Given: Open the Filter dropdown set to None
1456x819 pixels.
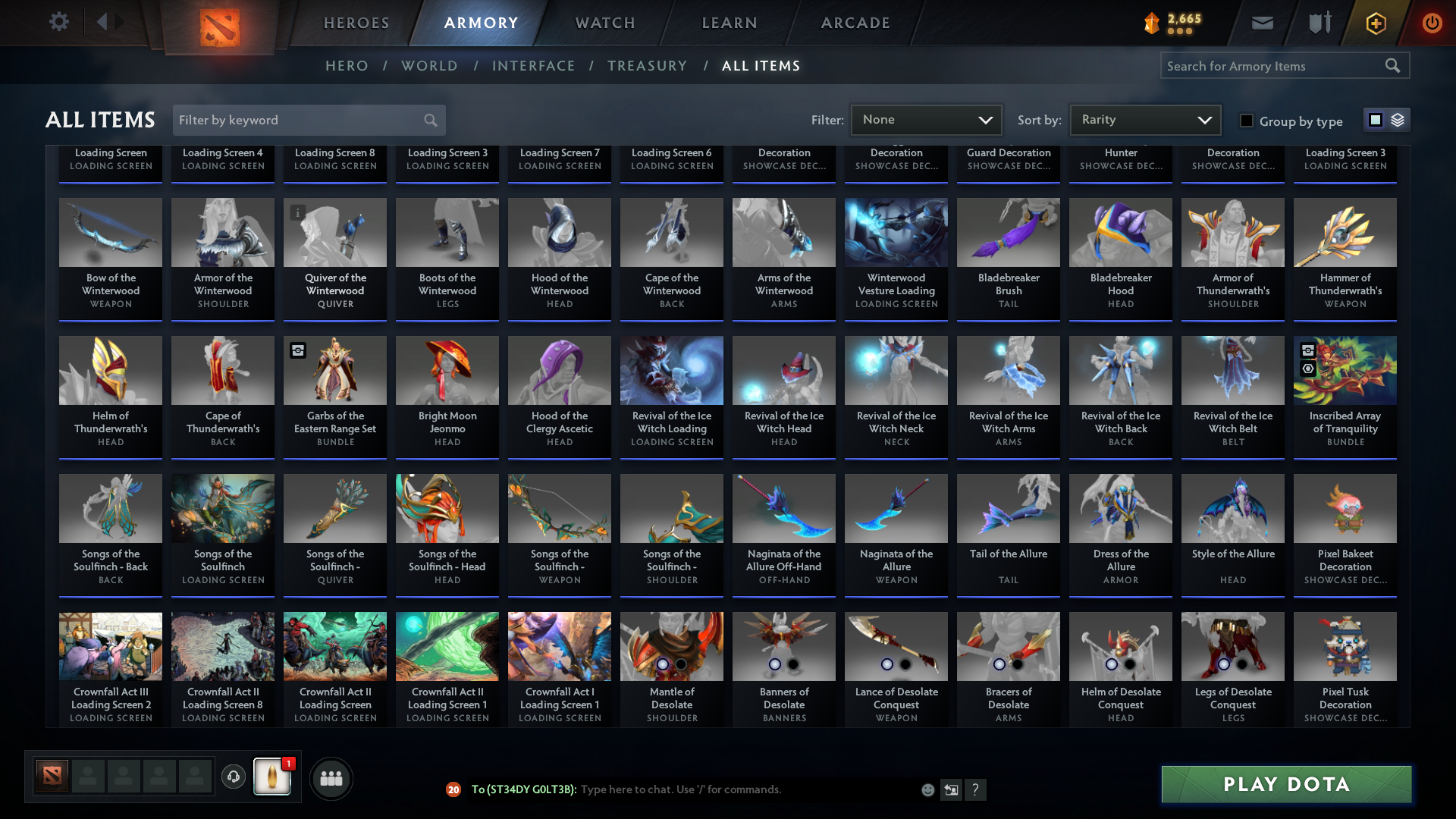Looking at the screenshot, I should 926,119.
